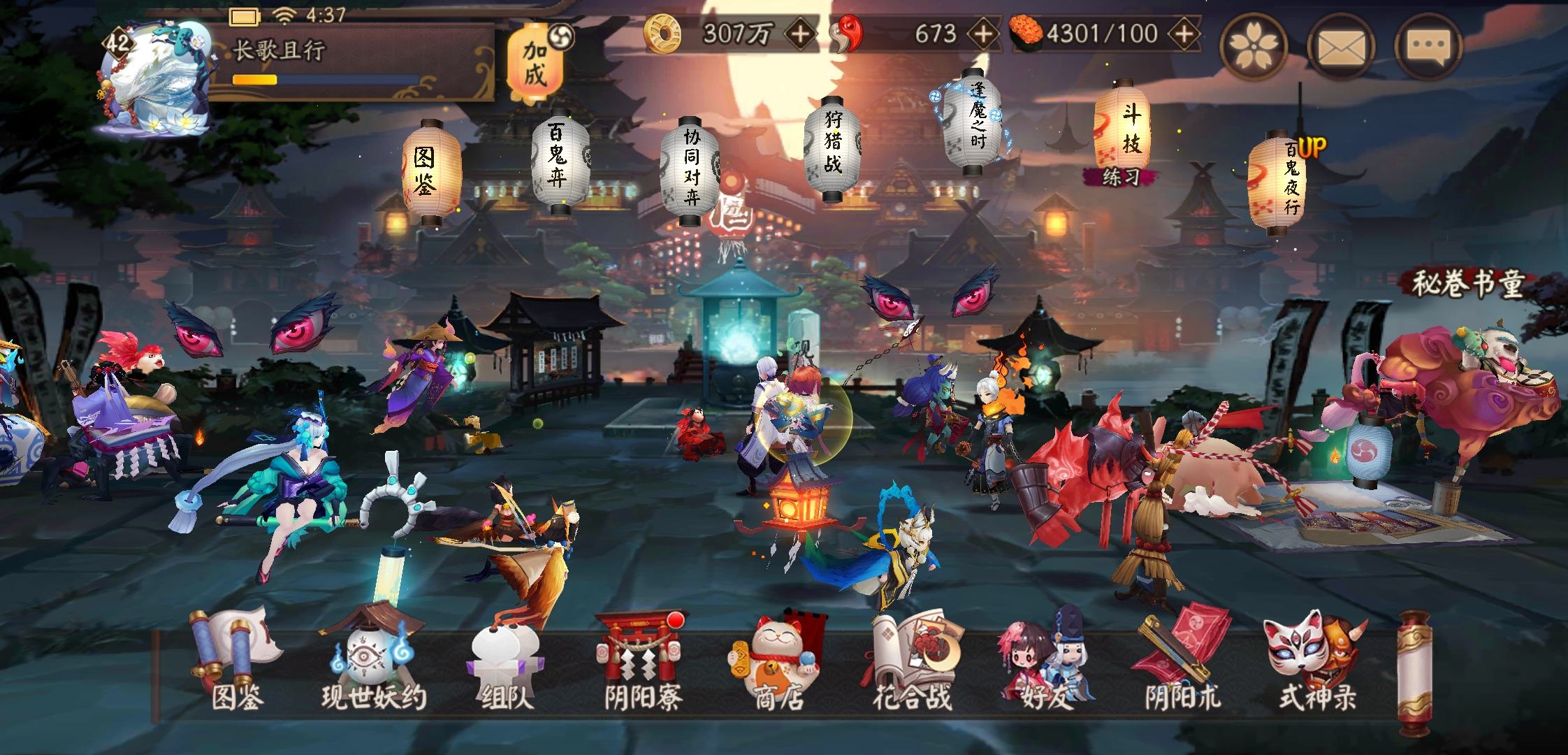Add more magatama jade with plus button
This screenshot has height=755, width=1568.
tap(982, 33)
